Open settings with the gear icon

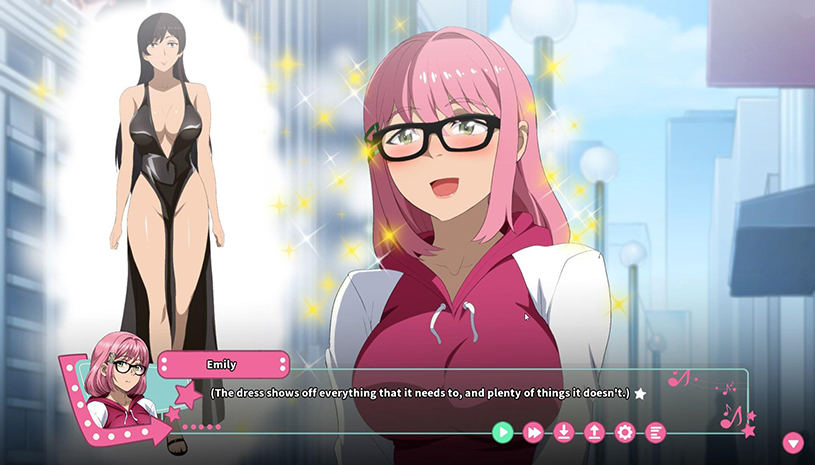pyautogui.click(x=625, y=432)
